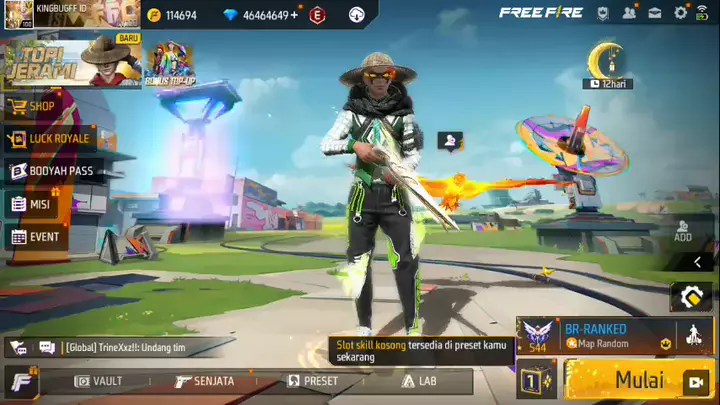Open the friends list icon

point(629,13)
